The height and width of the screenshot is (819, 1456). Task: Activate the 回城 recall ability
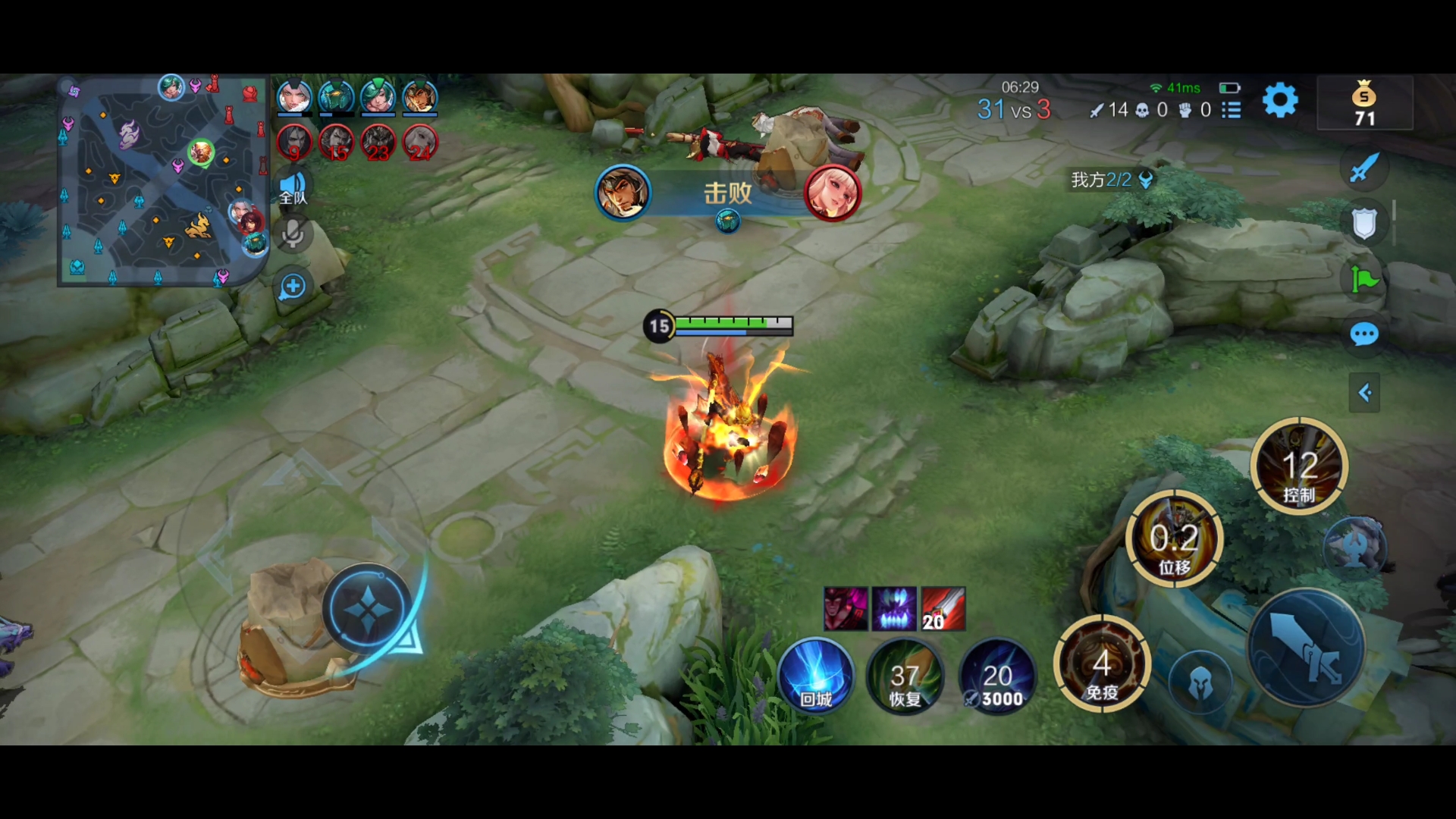click(x=816, y=676)
